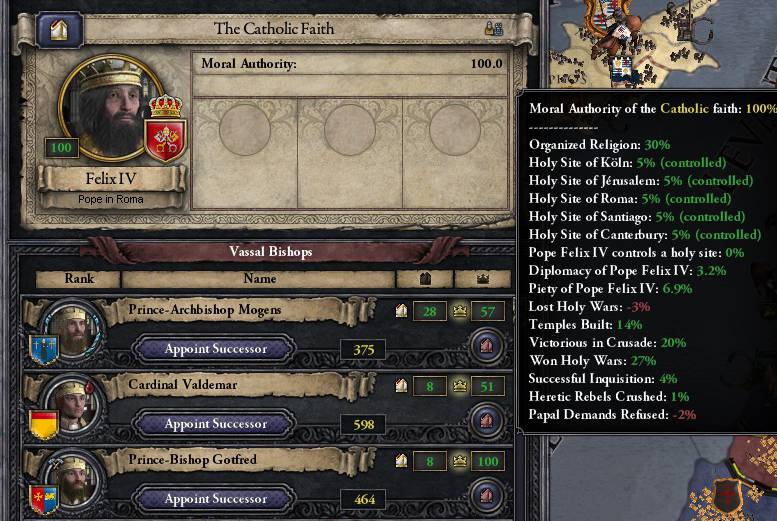Sort bishops by the crown icon column
This screenshot has height=521, width=777.
pos(482,279)
